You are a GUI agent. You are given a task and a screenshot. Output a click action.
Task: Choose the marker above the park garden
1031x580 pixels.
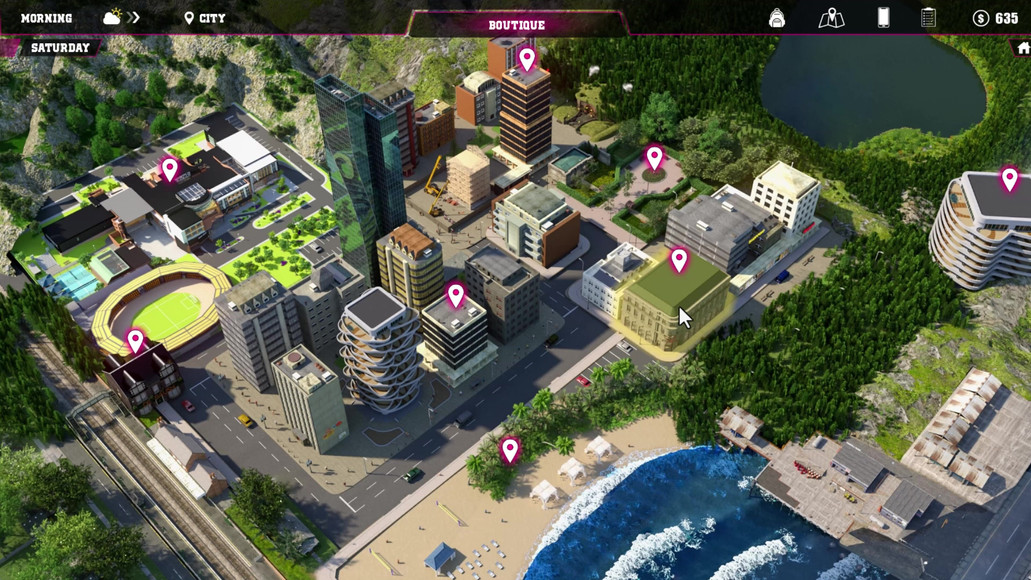pyautogui.click(x=654, y=157)
